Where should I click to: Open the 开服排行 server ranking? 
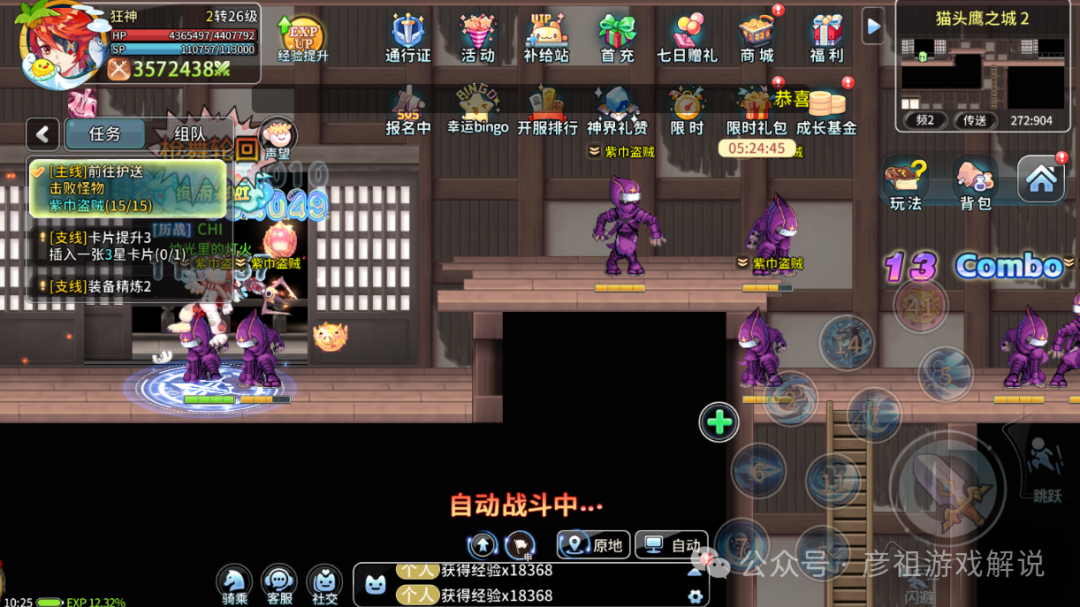[547, 110]
